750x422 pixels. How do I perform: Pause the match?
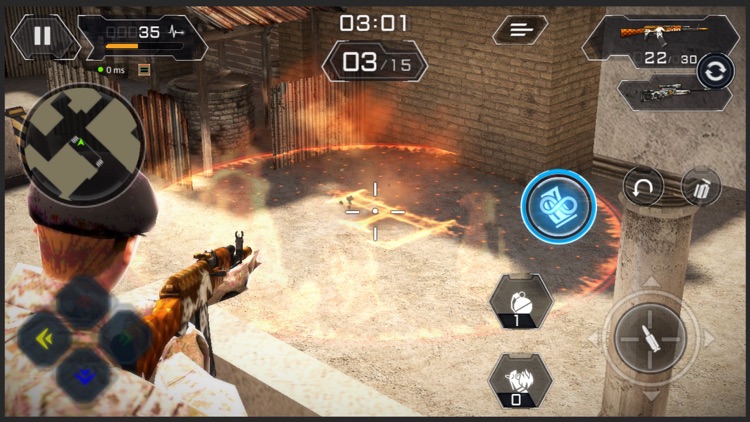coord(42,36)
